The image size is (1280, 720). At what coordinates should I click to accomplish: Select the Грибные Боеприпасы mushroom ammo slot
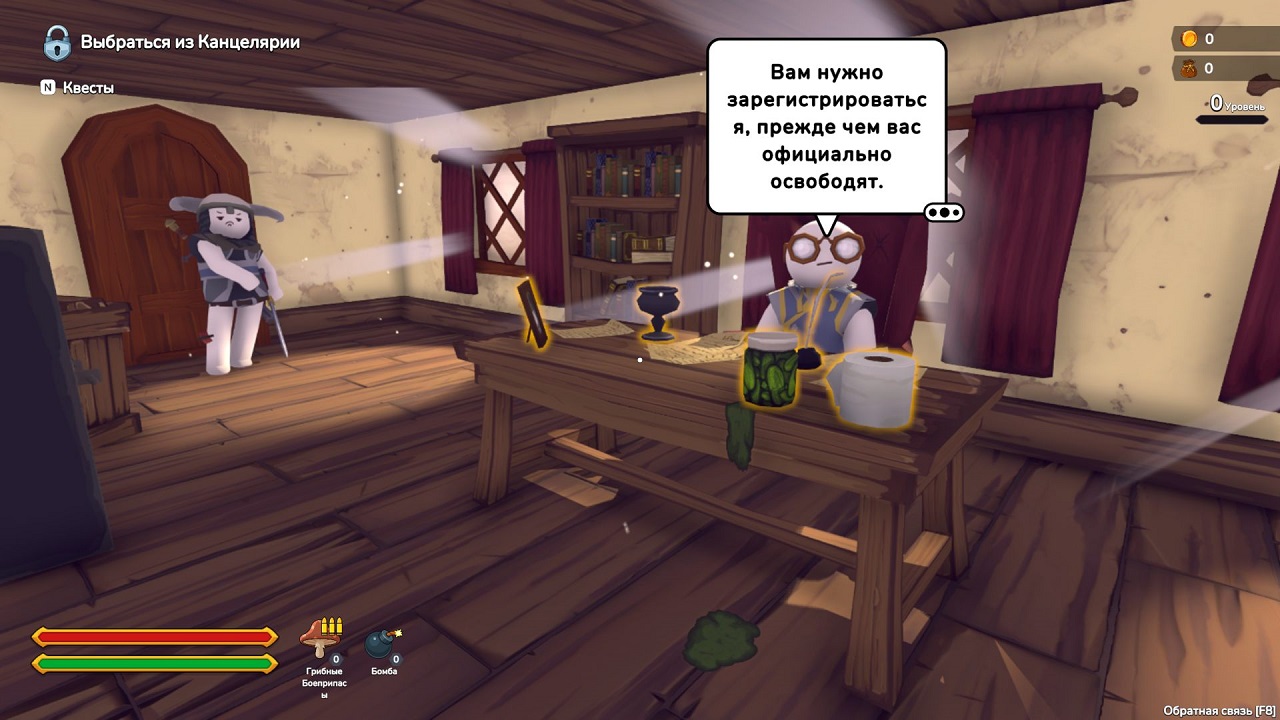[322, 638]
